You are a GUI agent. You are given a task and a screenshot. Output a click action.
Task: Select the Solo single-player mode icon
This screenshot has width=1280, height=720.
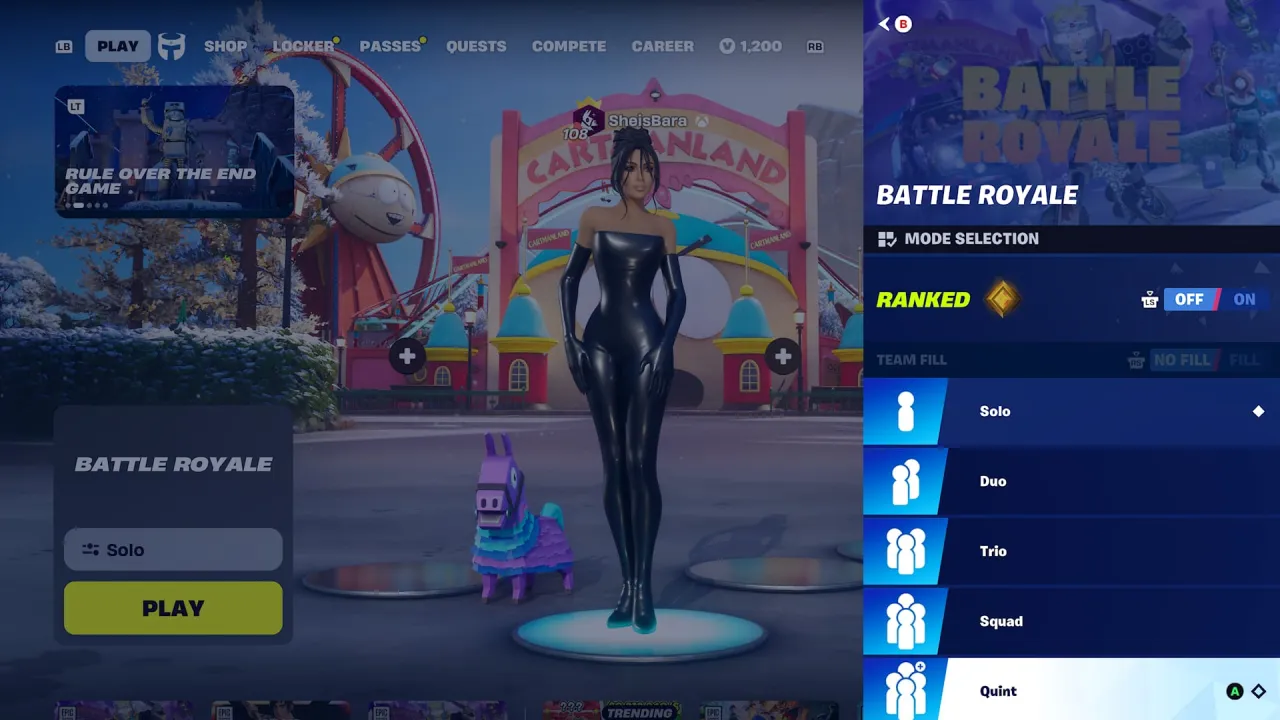coord(905,411)
